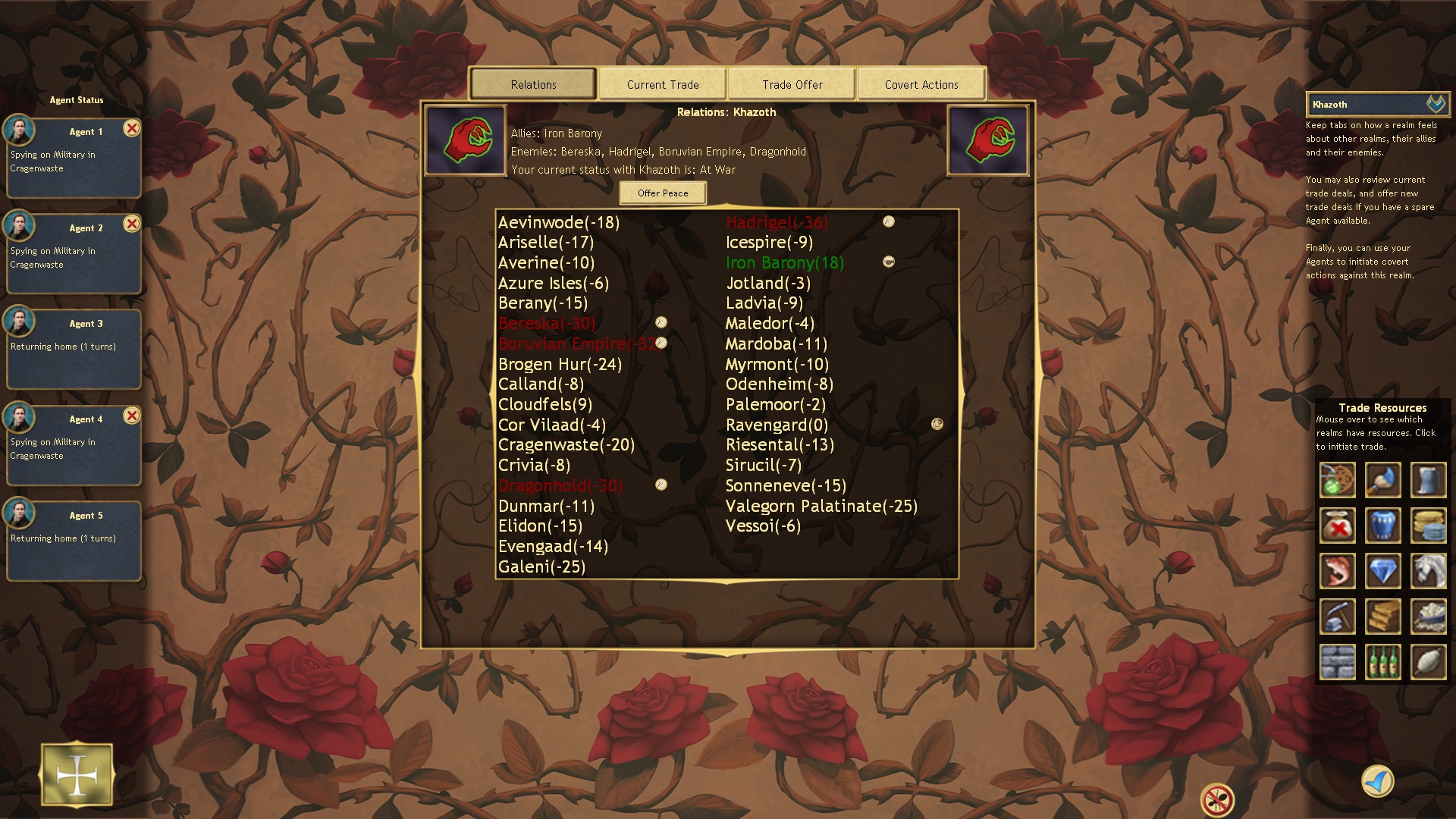Select Cragenwaste in the relations list
Screen dimensions: 1456x819
565,445
